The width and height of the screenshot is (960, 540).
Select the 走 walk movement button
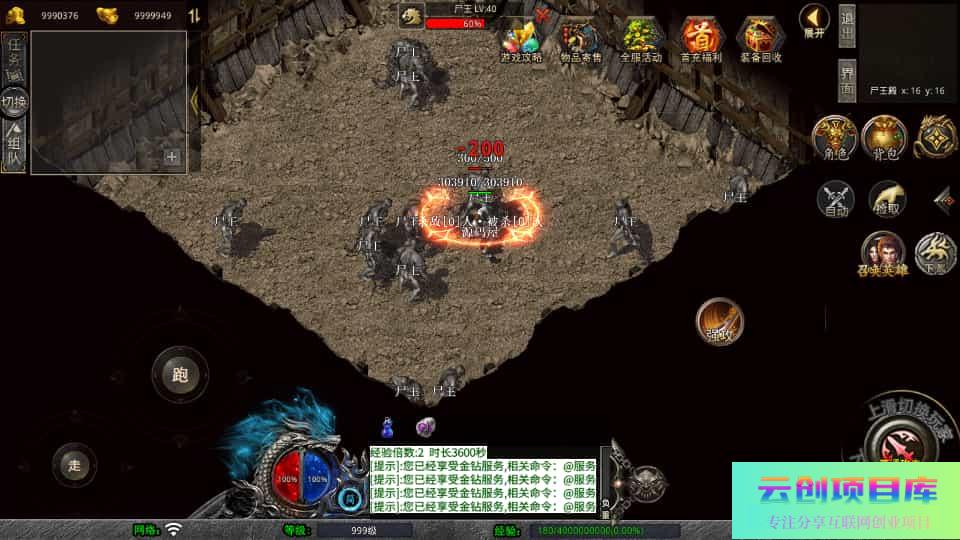[x=75, y=464]
